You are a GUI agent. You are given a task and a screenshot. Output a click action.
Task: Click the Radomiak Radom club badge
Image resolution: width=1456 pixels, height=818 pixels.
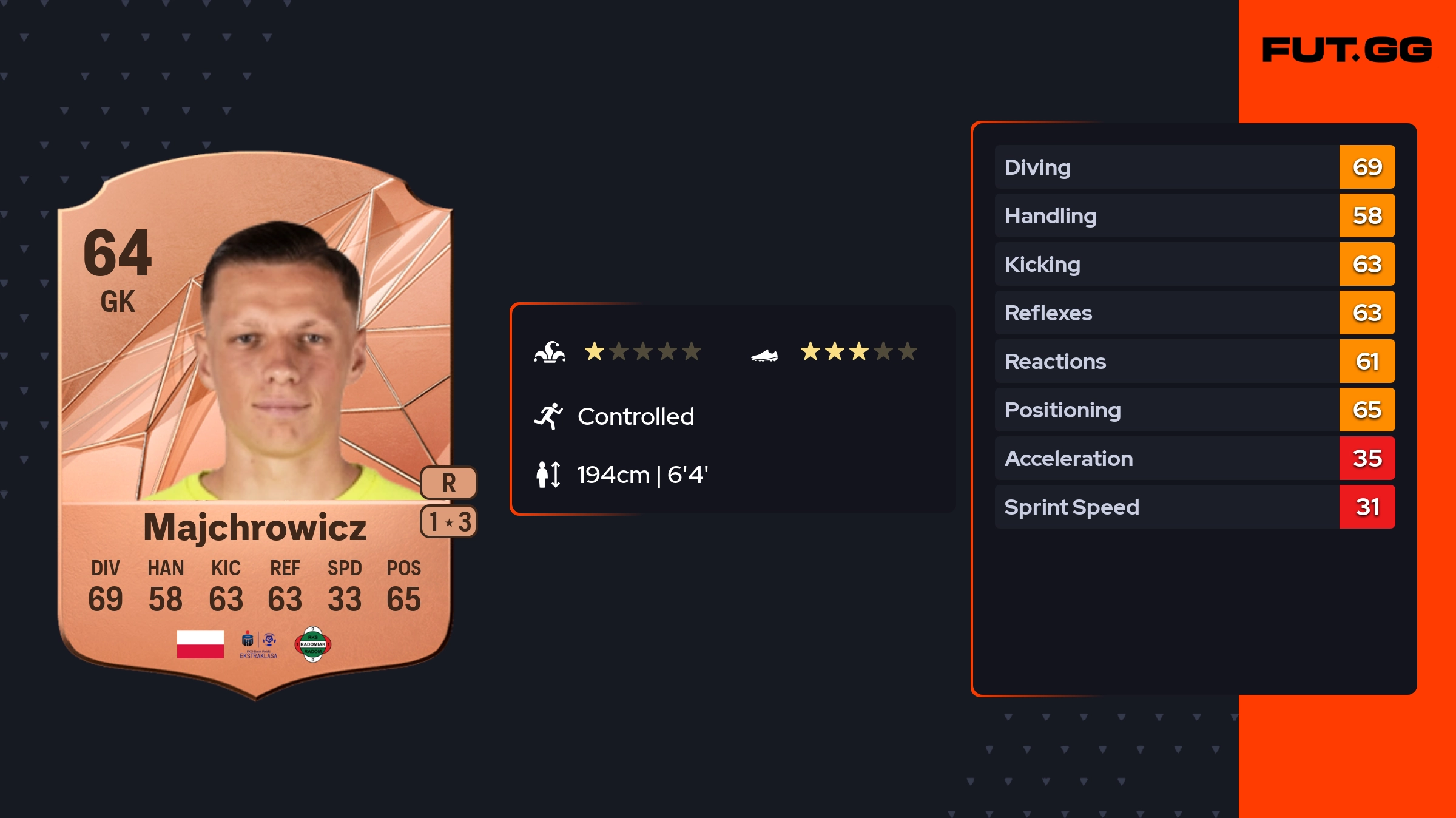click(x=312, y=644)
